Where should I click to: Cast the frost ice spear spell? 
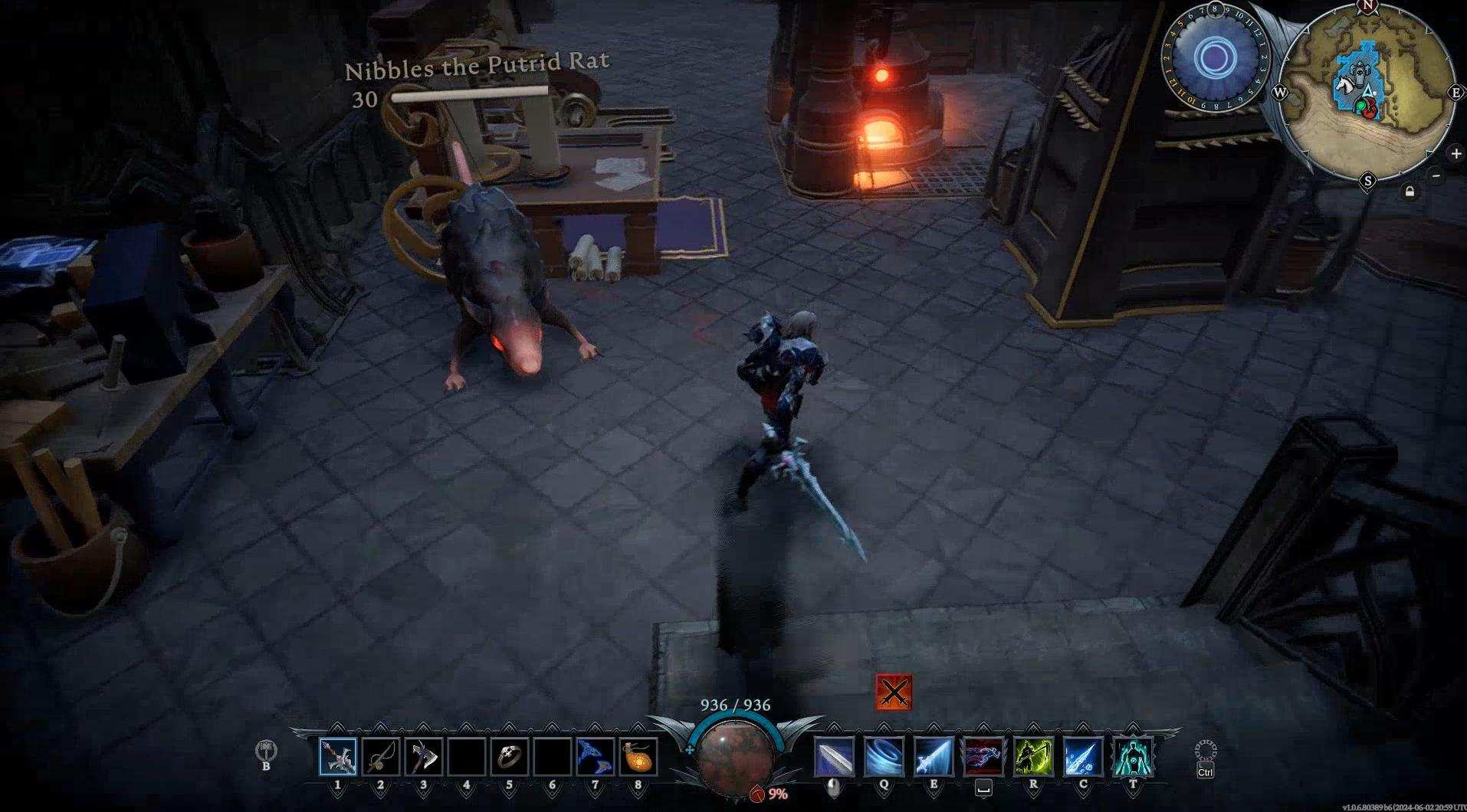point(1083,757)
